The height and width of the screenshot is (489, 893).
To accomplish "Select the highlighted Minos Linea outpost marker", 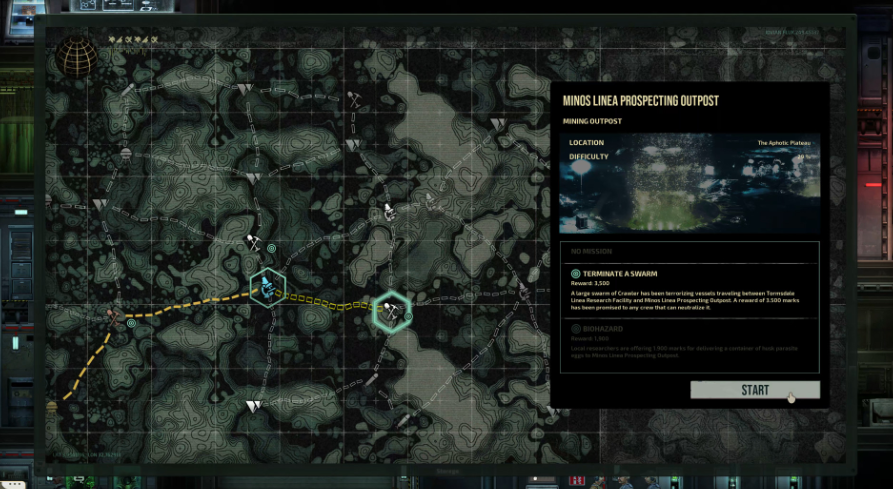I will 391,312.
